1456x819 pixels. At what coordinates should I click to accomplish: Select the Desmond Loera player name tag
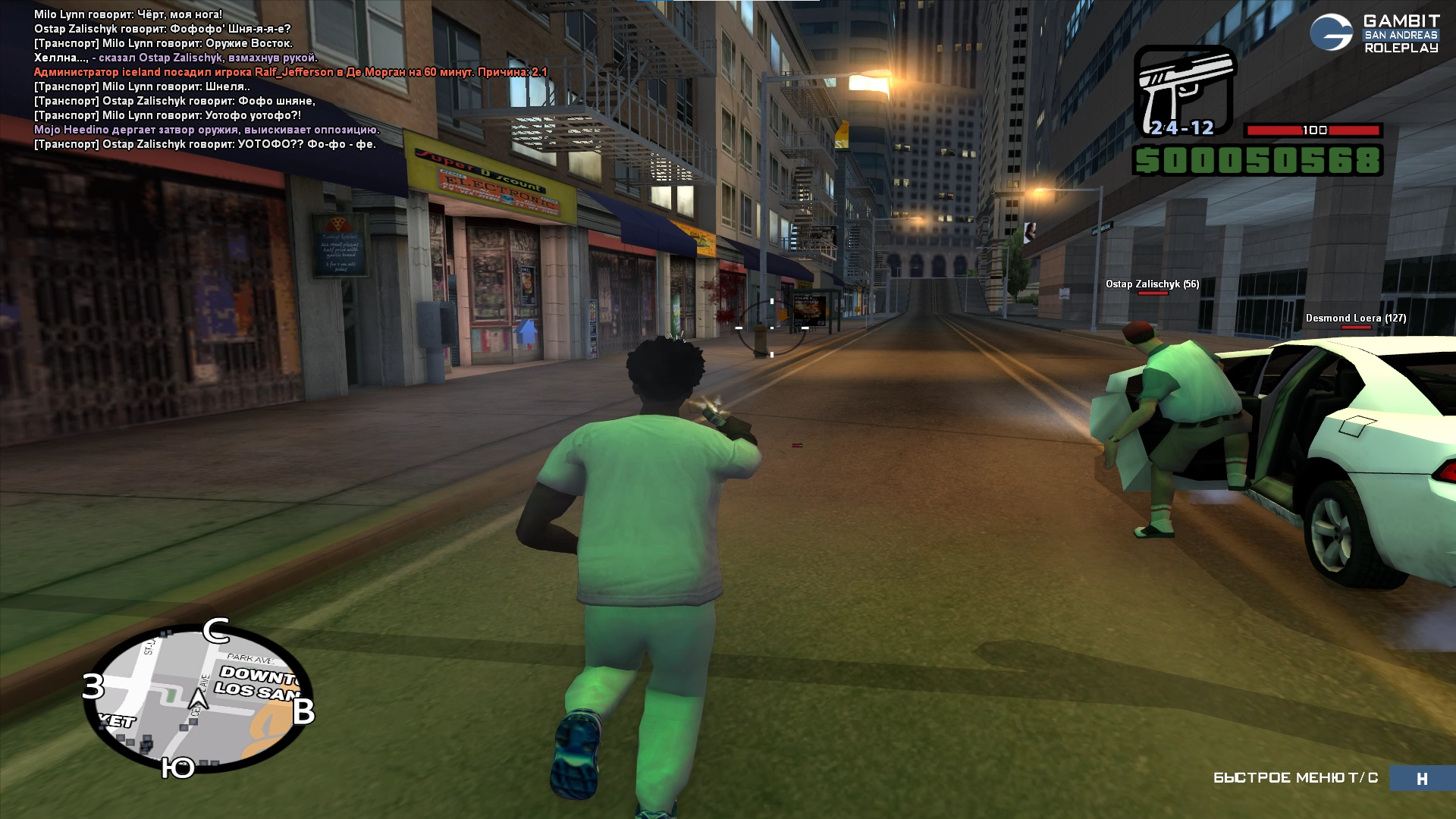(1355, 318)
